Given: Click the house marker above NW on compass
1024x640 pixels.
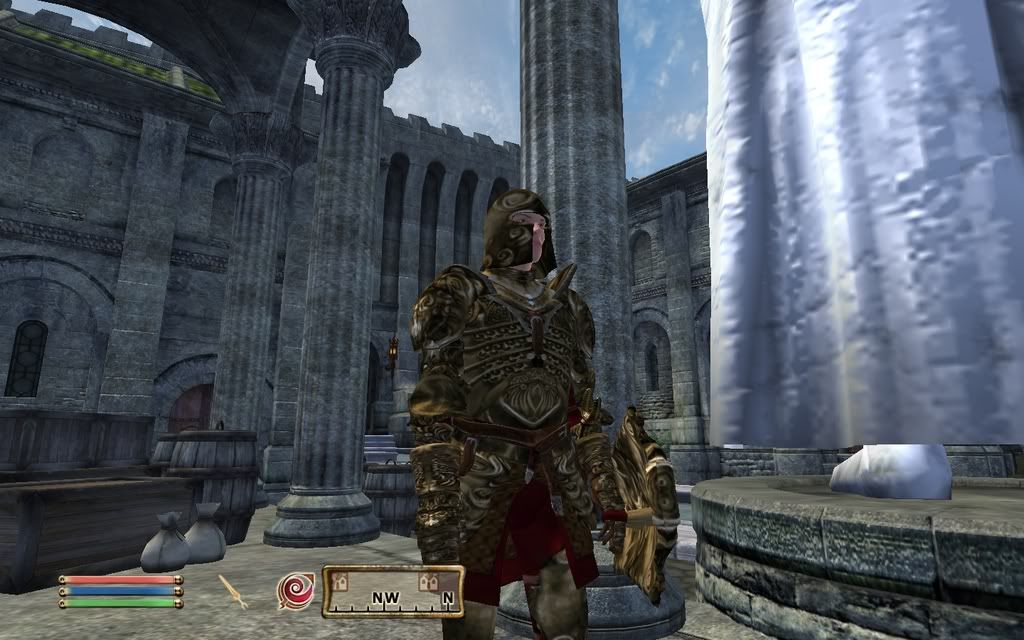Looking at the screenshot, I should point(341,580).
